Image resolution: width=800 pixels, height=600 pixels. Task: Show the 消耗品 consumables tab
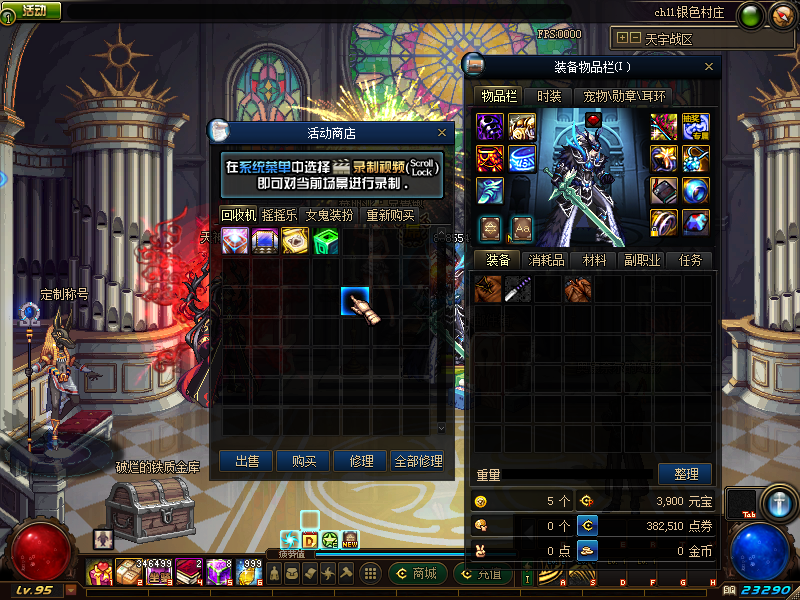[x=546, y=260]
